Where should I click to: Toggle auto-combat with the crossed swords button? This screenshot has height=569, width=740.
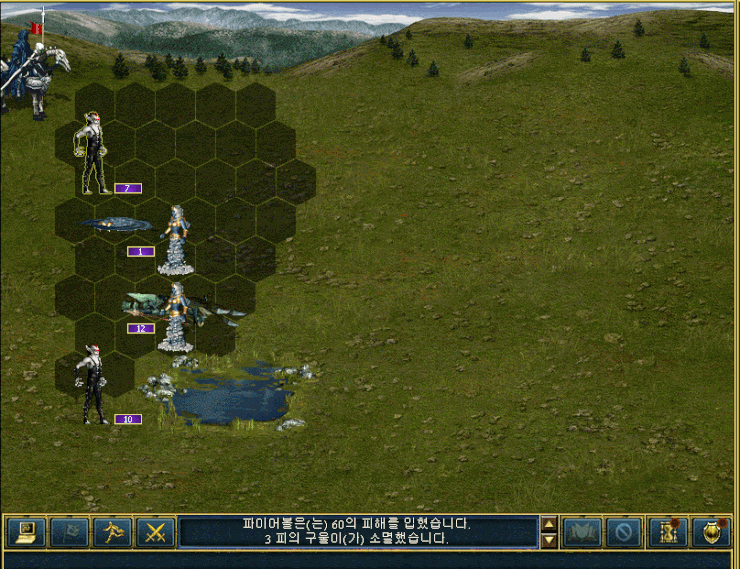tap(155, 532)
